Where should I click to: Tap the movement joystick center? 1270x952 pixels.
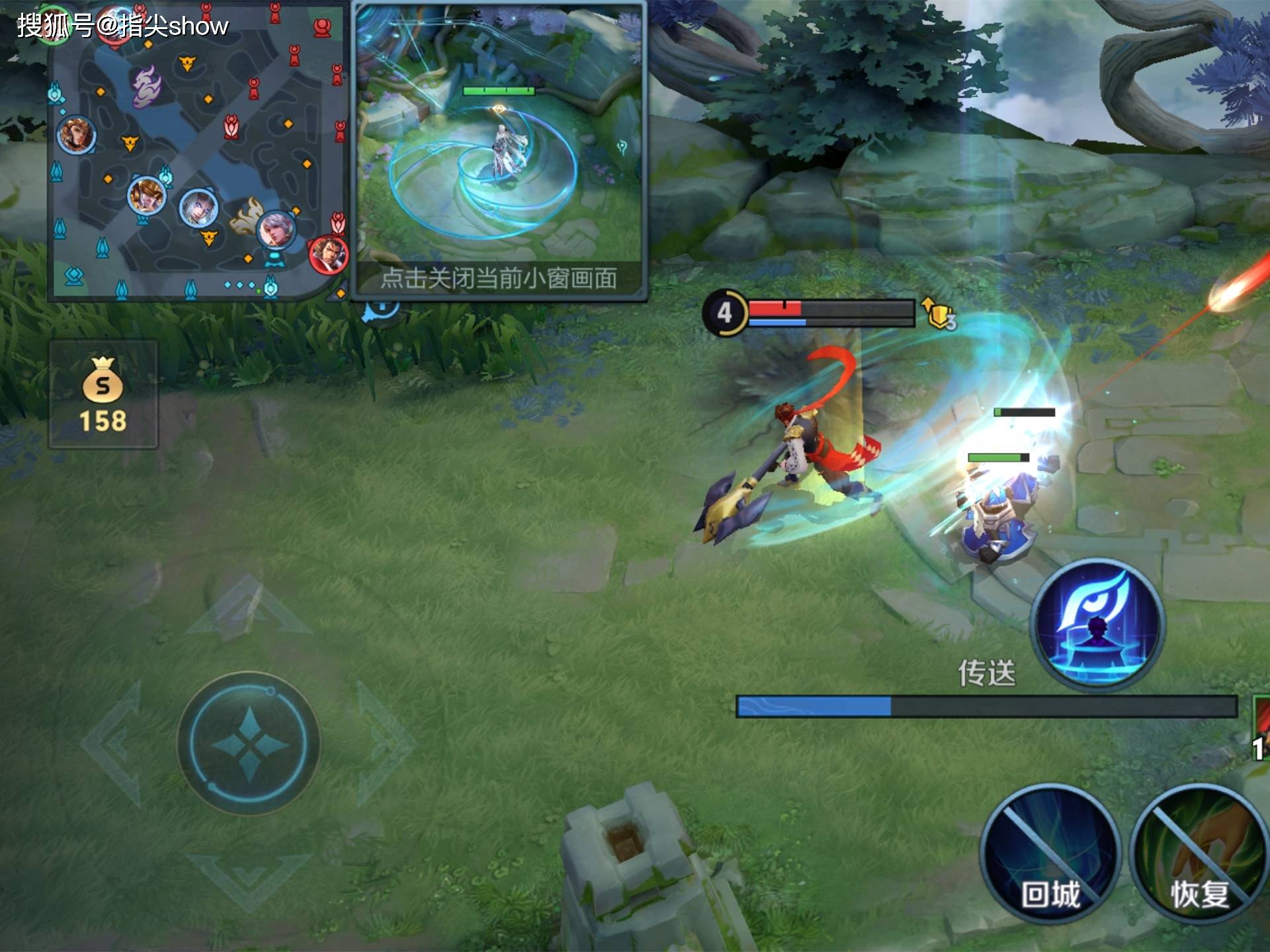(x=249, y=744)
